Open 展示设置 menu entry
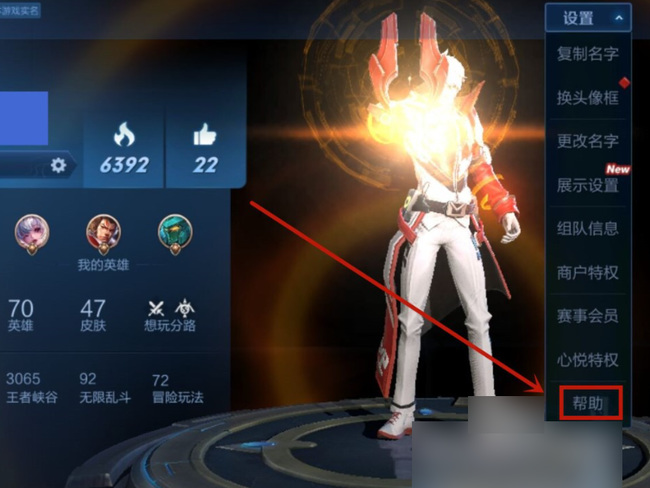Screen dimensions: 650x488 tap(588, 185)
